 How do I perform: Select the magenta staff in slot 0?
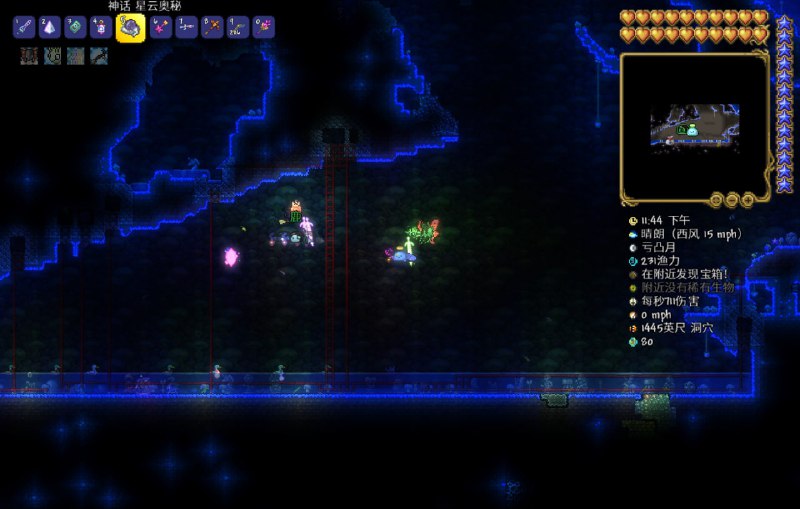click(264, 27)
